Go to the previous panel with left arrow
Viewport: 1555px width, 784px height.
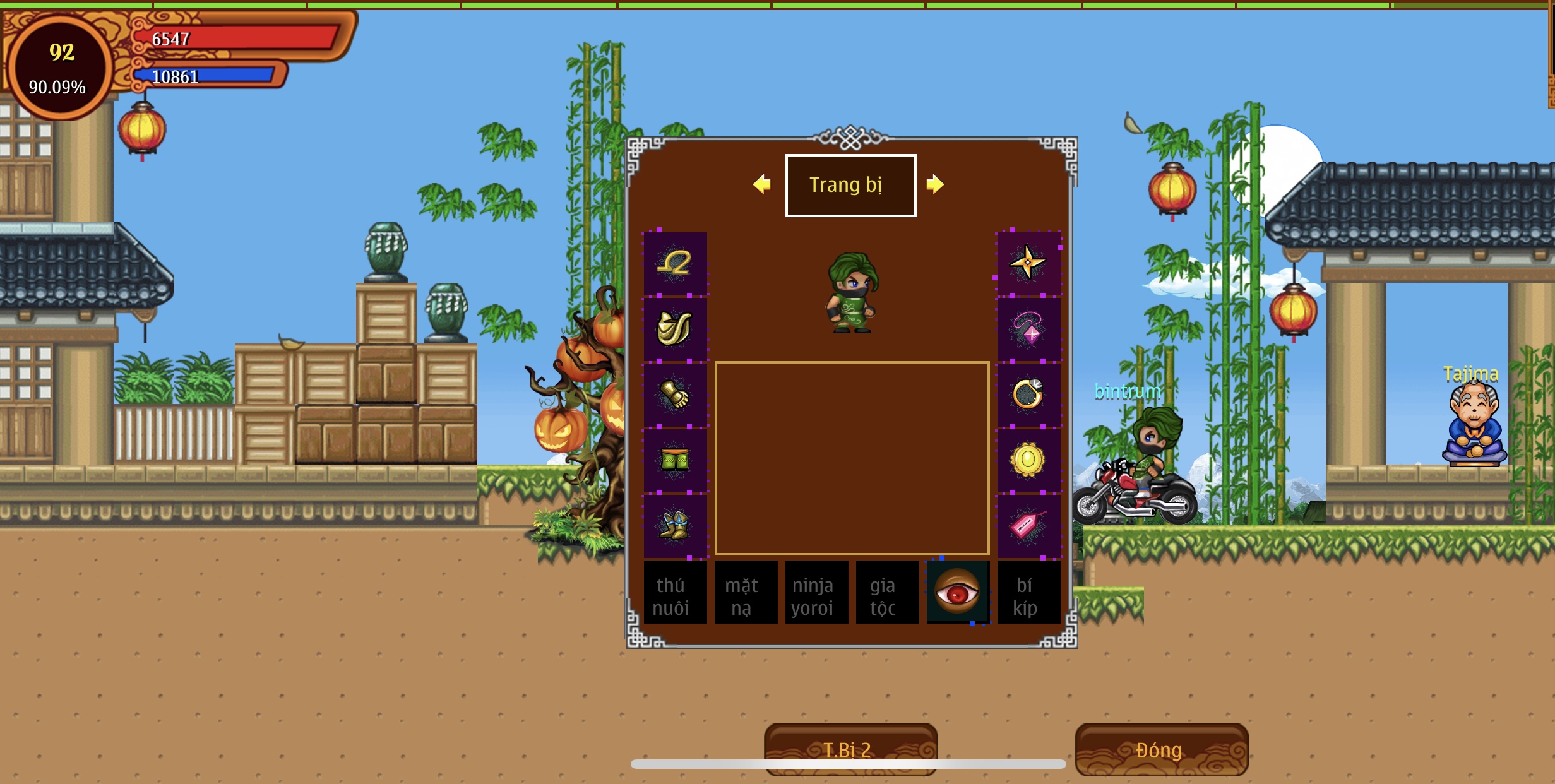tap(762, 184)
